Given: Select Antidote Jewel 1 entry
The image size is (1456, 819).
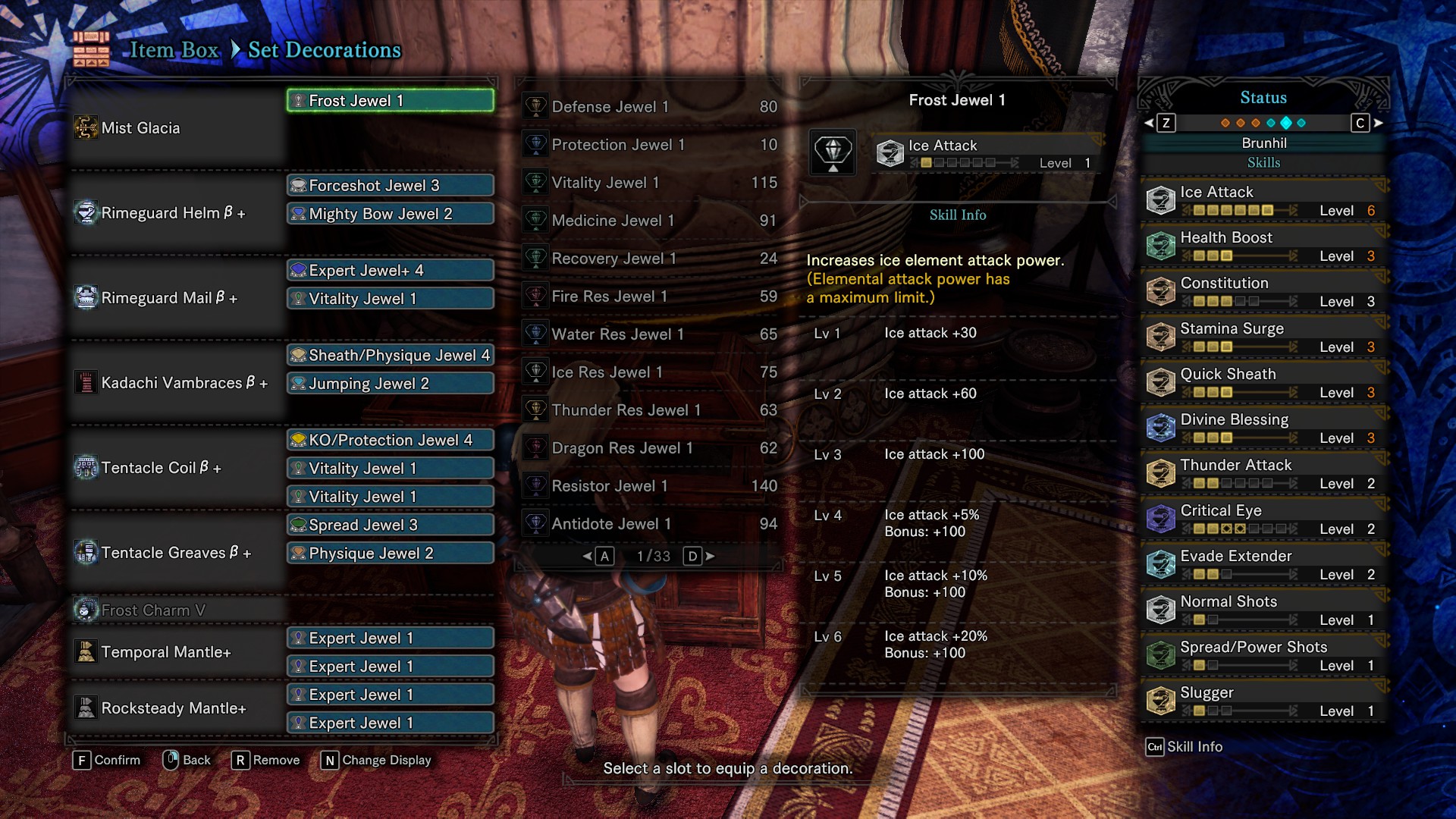Looking at the screenshot, I should (x=651, y=524).
